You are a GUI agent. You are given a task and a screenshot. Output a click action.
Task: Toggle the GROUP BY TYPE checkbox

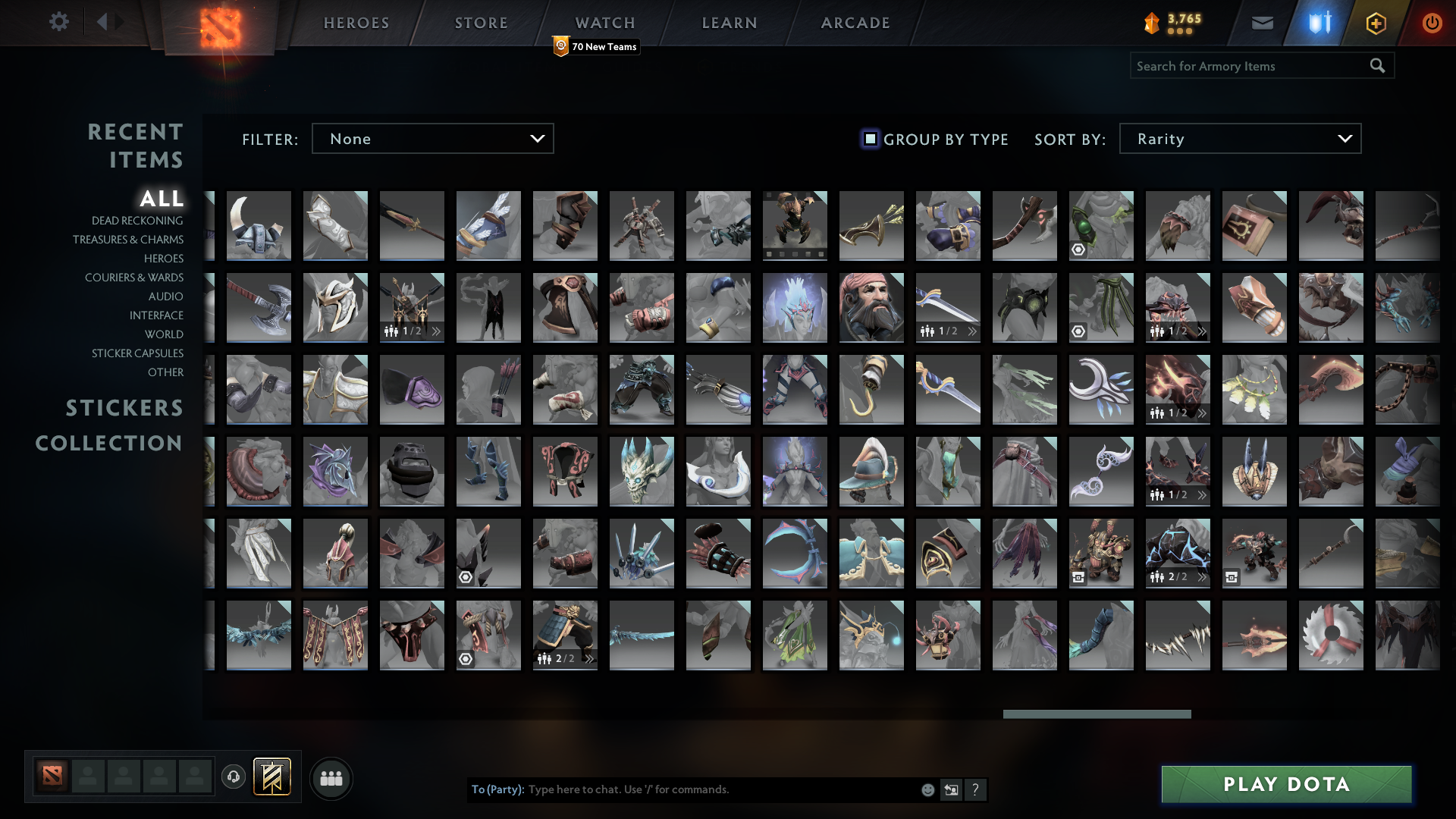tap(869, 139)
